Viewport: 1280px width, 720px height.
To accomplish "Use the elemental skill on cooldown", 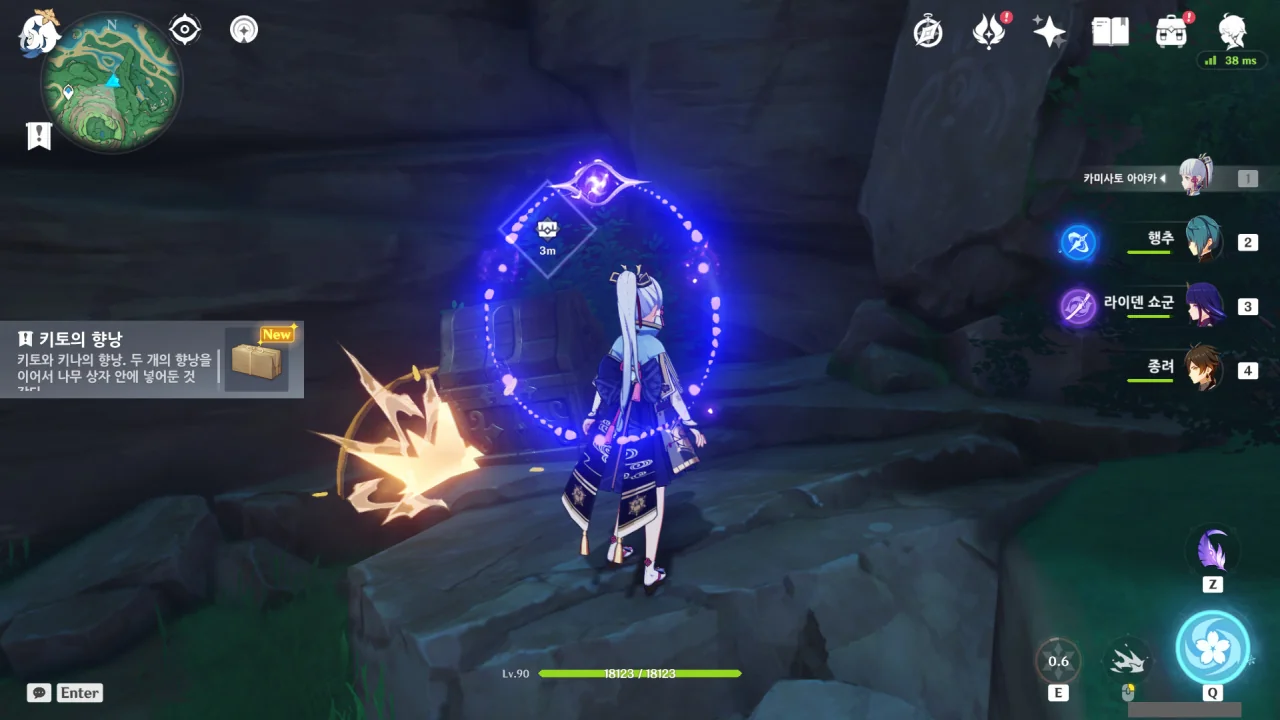I will [1058, 661].
